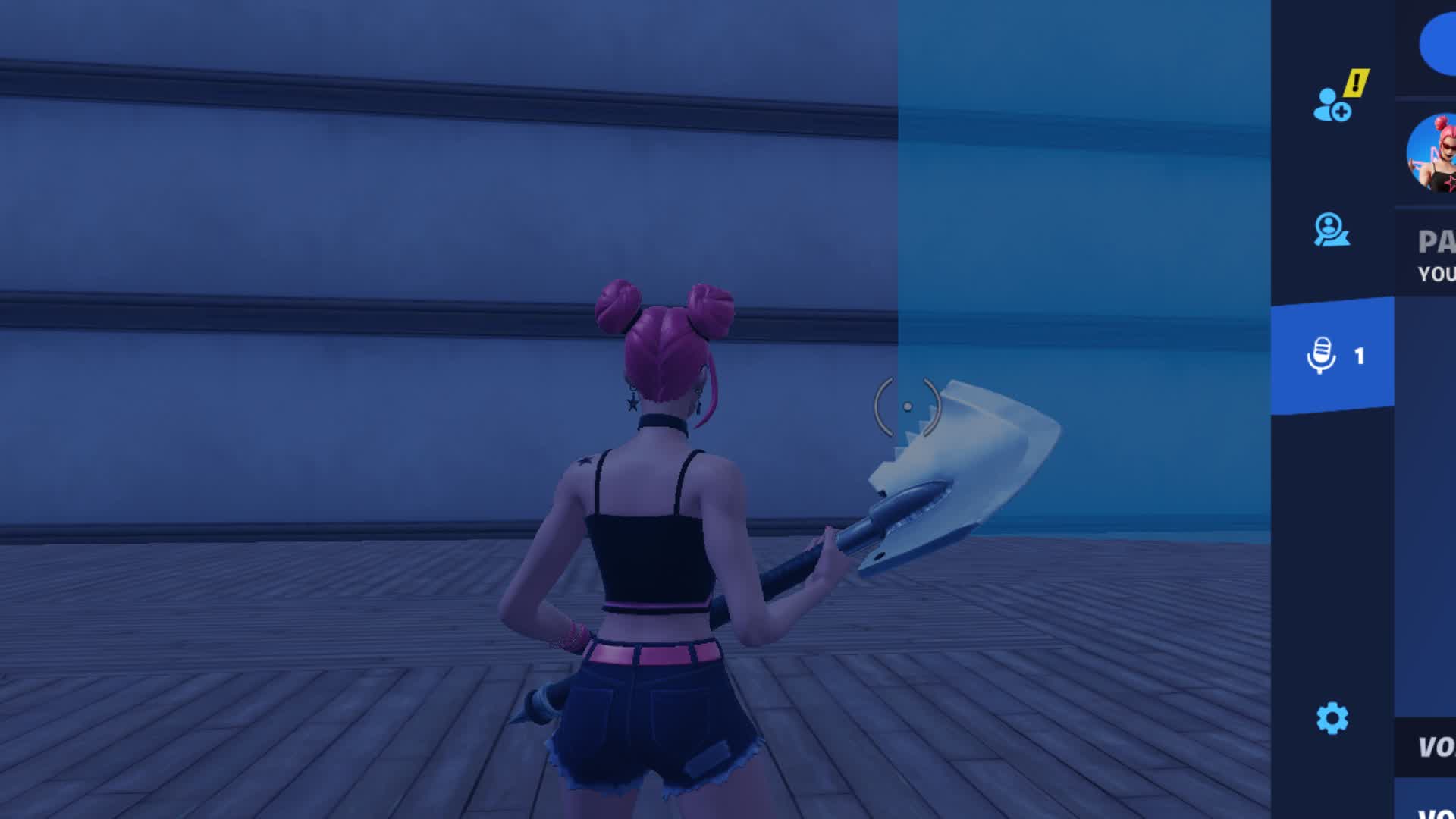This screenshot has height=819, width=1456.
Task: Click the aiming reticle in the game view
Action: 908,407
